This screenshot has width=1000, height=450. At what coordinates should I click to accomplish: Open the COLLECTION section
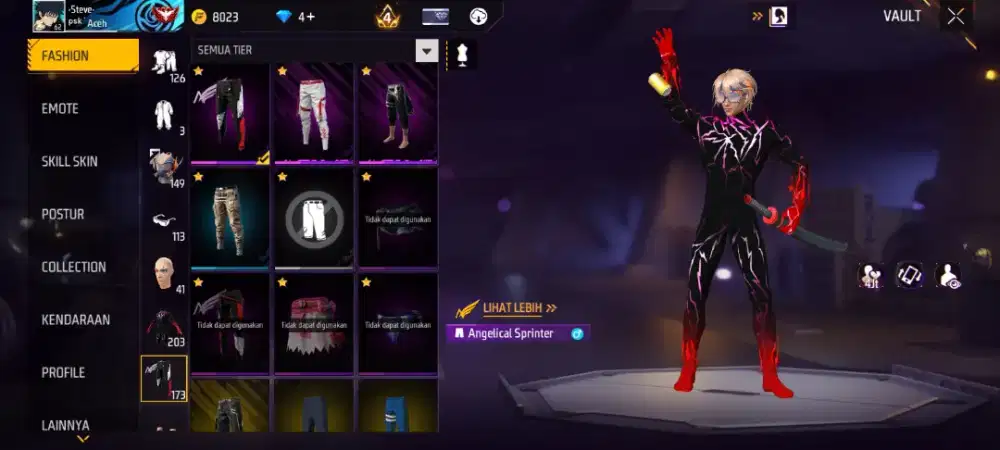tap(73, 267)
